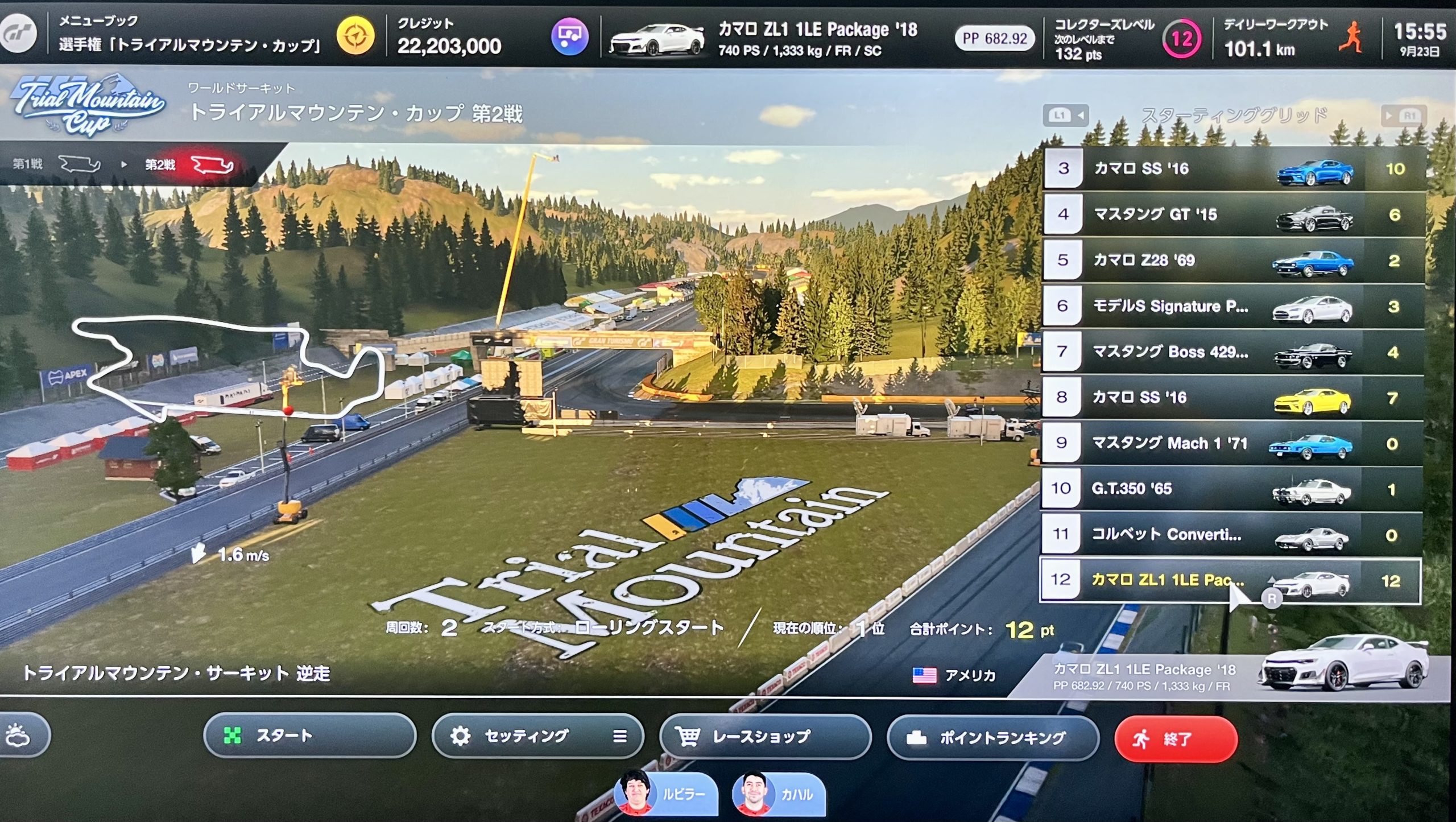Select the 第1戦 round tab

[57, 164]
